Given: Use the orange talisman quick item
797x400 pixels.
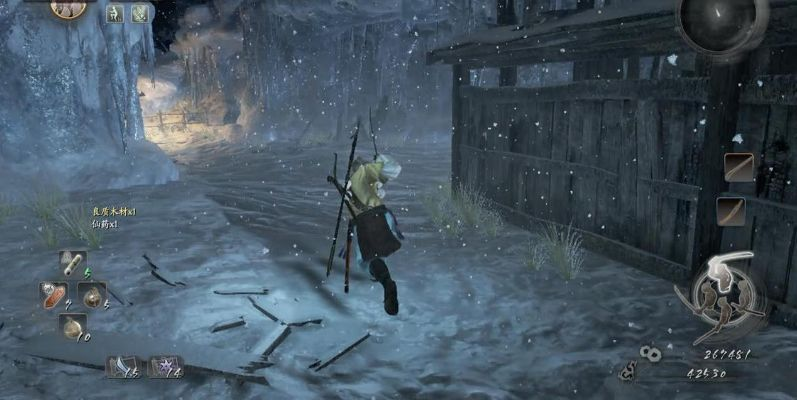Looking at the screenshot, I should (52, 294).
